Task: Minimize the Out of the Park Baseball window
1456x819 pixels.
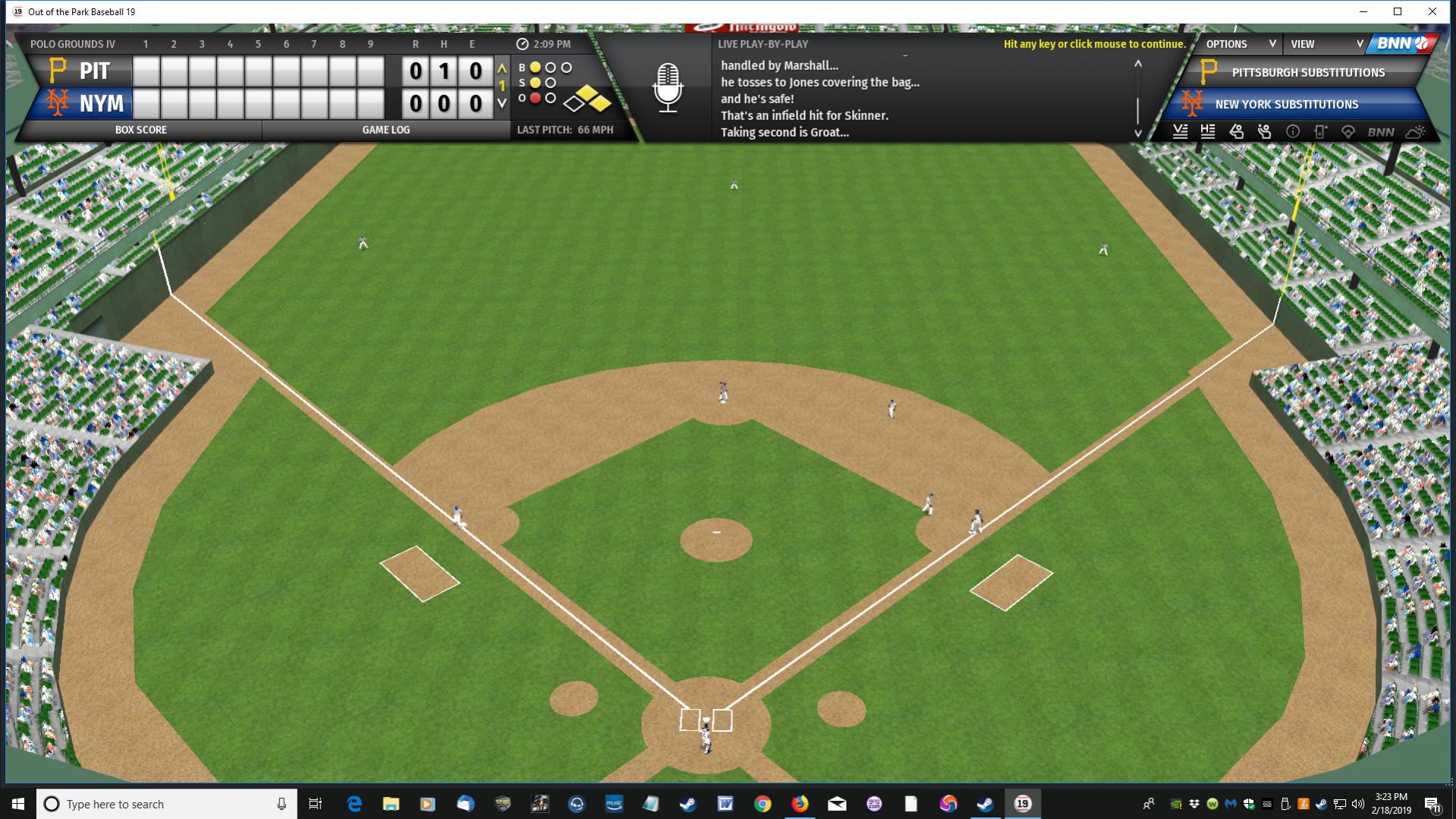Action: click(1363, 11)
